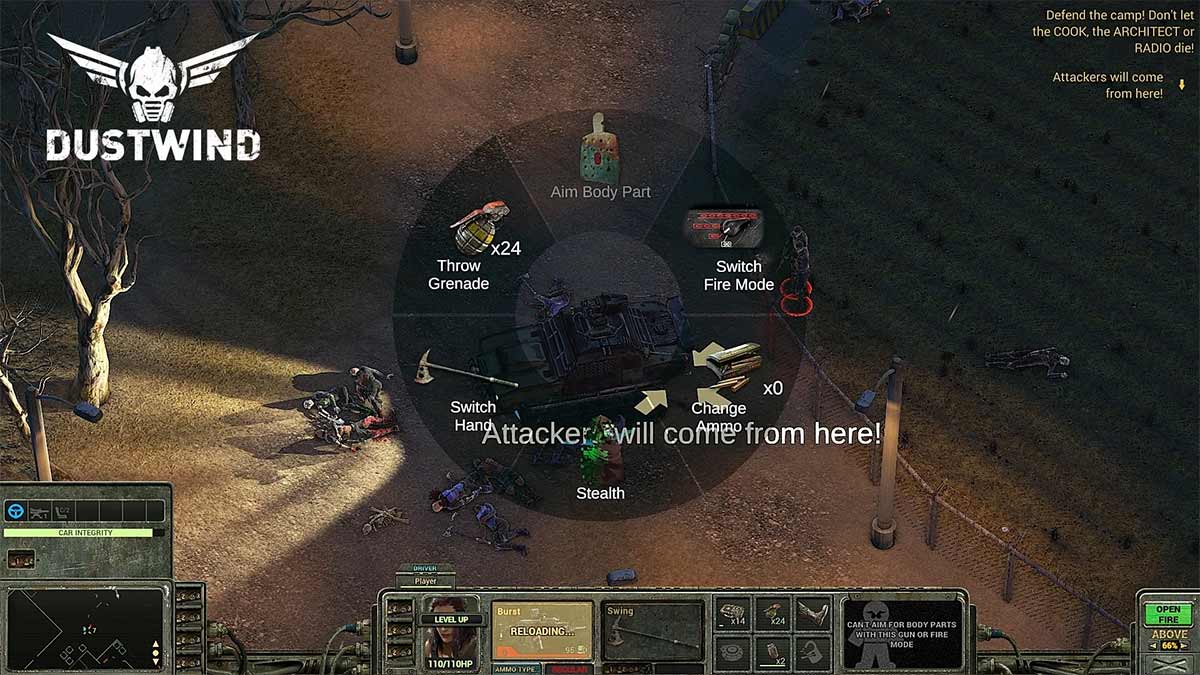Select the passenger seat icon in car panel

(x=64, y=511)
